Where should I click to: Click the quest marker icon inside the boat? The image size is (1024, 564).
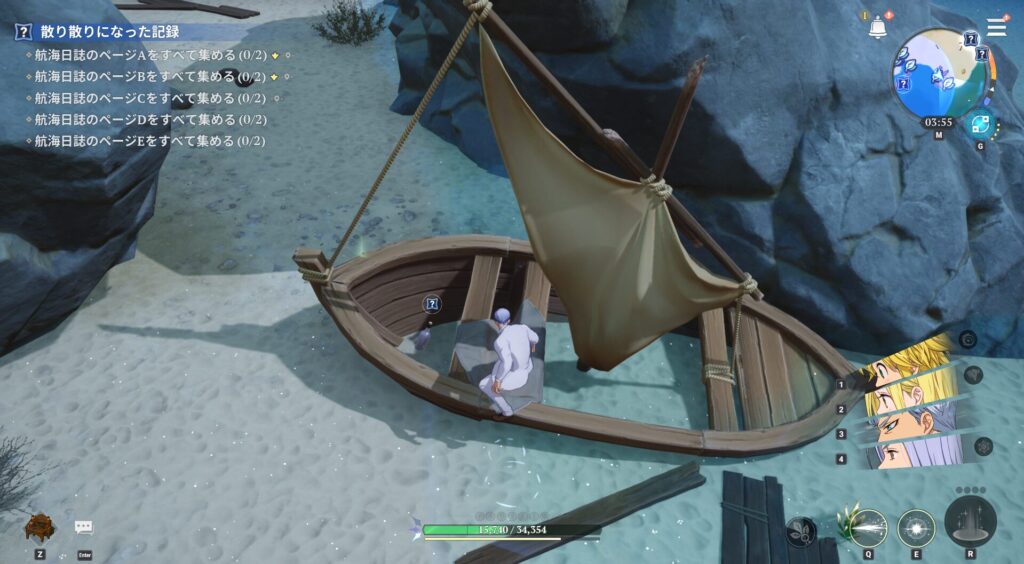pyautogui.click(x=431, y=304)
